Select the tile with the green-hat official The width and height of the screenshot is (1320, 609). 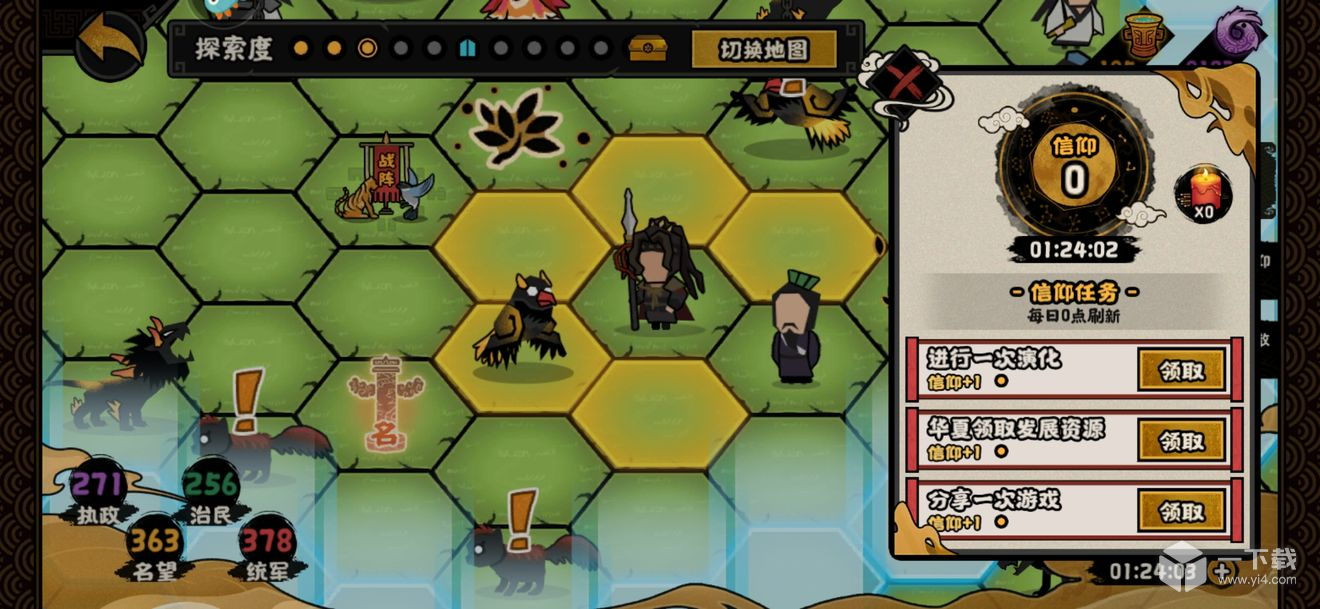[796, 330]
